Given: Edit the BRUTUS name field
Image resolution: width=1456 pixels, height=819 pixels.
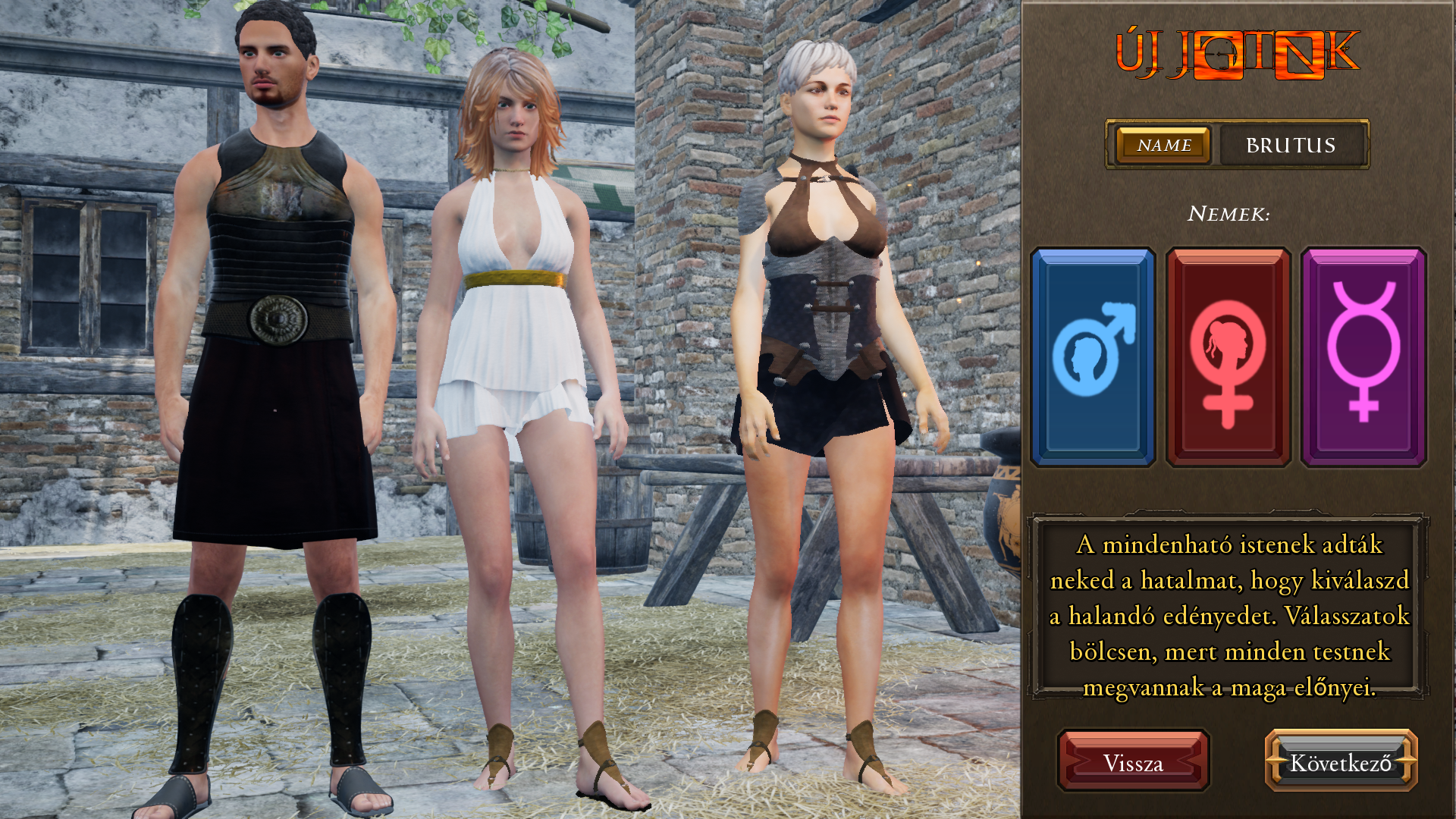Looking at the screenshot, I should pos(1291,145).
